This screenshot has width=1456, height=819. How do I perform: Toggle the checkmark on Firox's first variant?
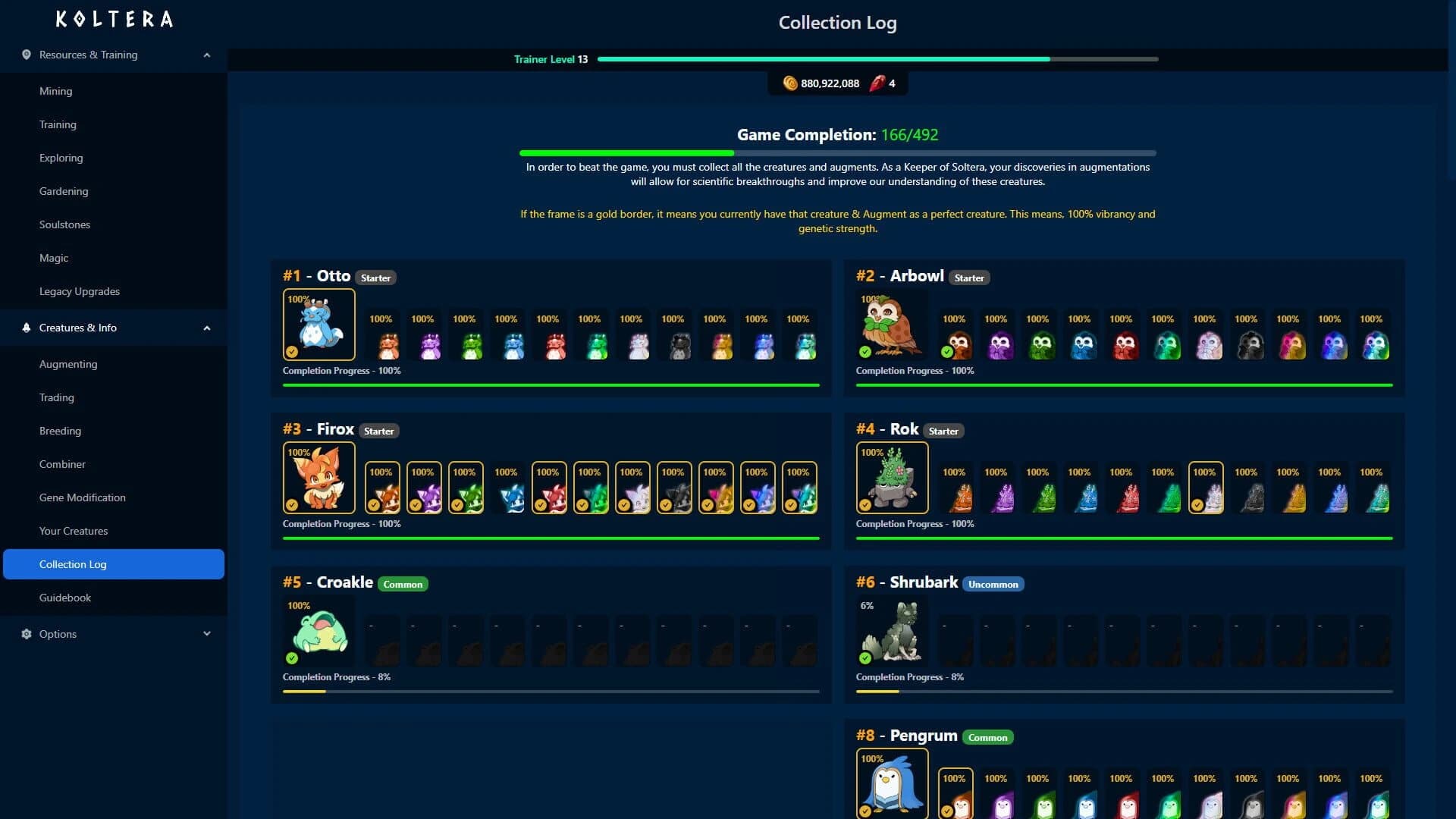pos(375,504)
